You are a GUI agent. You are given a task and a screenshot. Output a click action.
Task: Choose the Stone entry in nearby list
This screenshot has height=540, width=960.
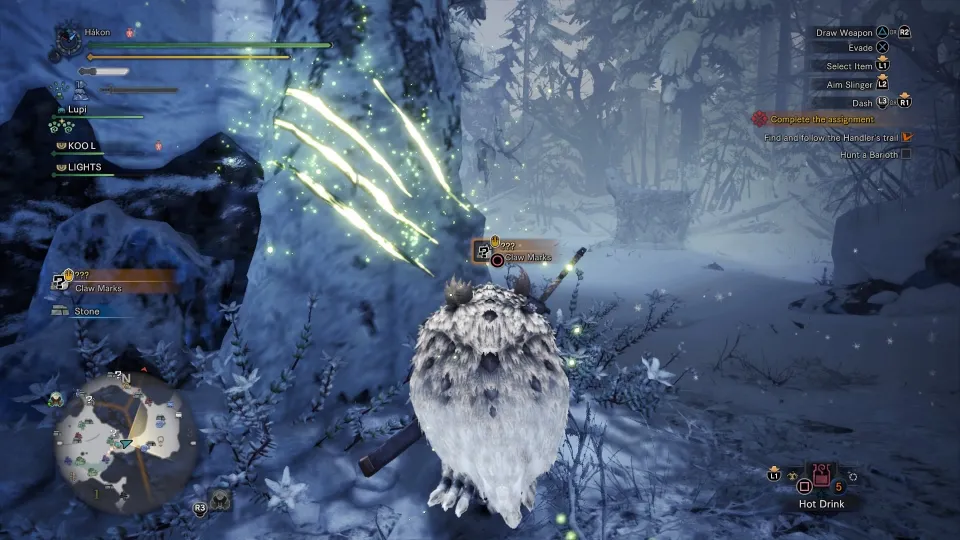pyautogui.click(x=87, y=312)
